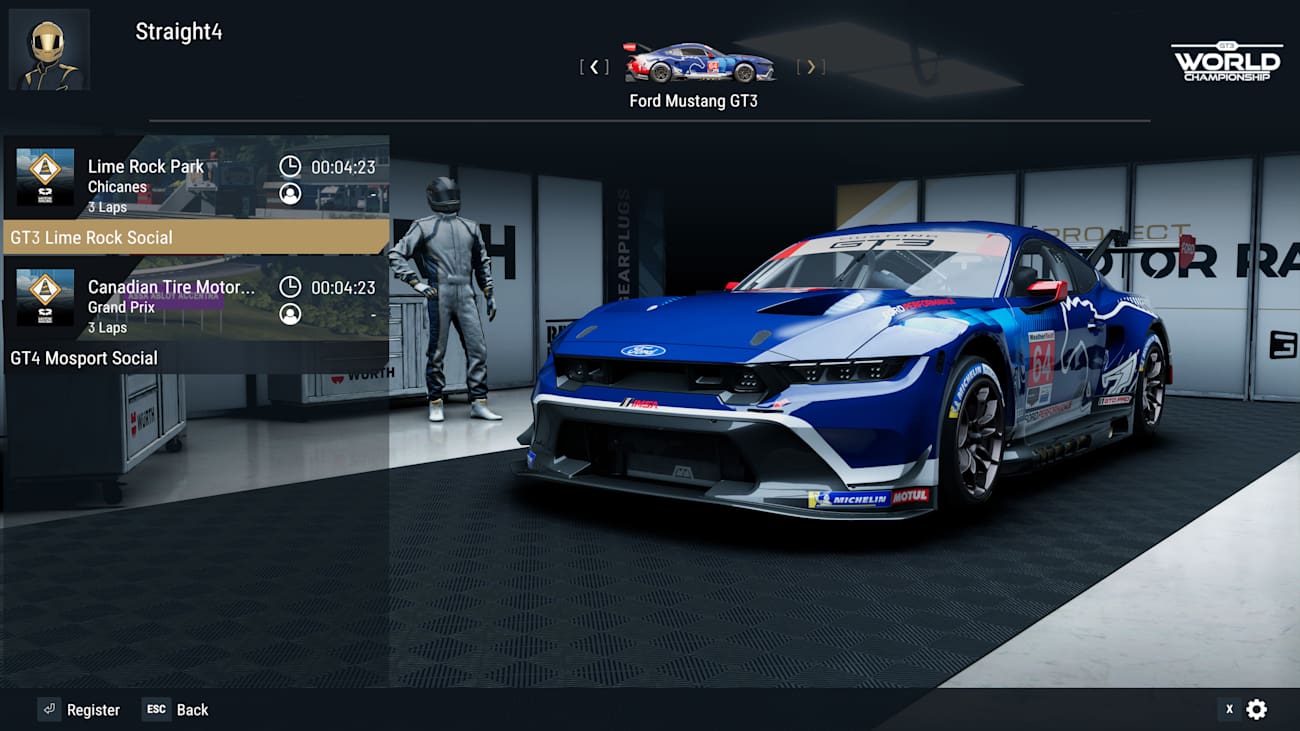
Task: Switch to the previous car with left arrow
Action: tap(594, 67)
